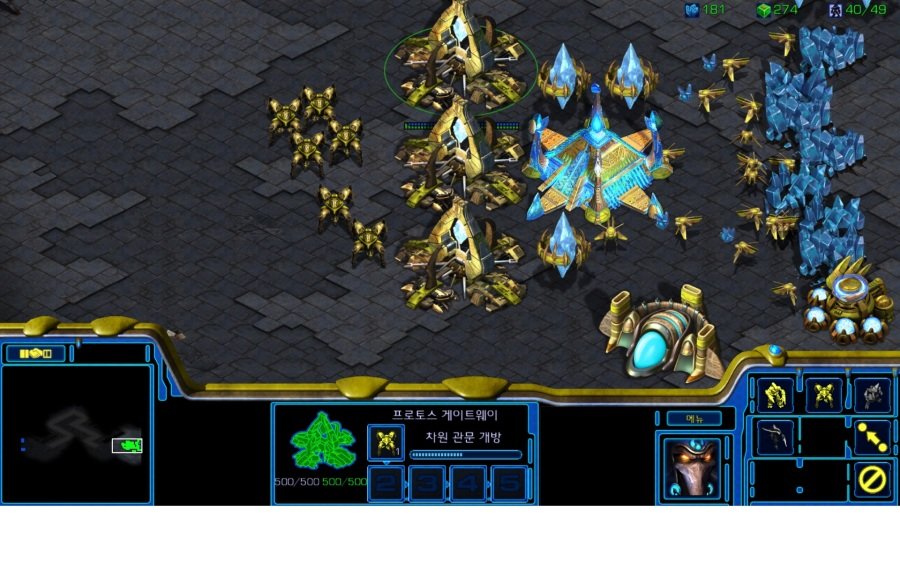Viewport: 900px width, 562px height.
Task: Click the greyed-out Dark Templar icon
Action: [775, 437]
